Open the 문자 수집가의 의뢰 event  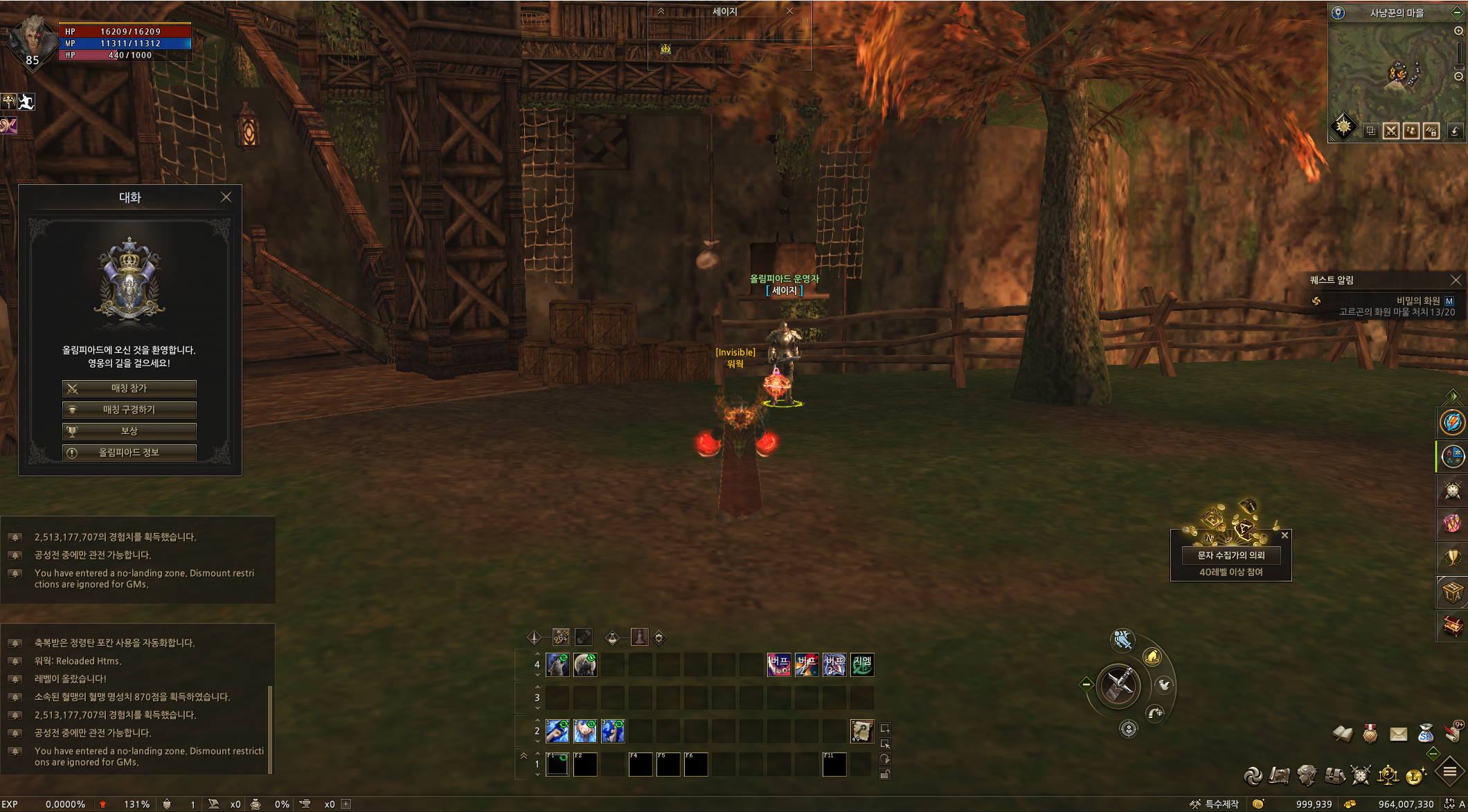(x=1230, y=555)
